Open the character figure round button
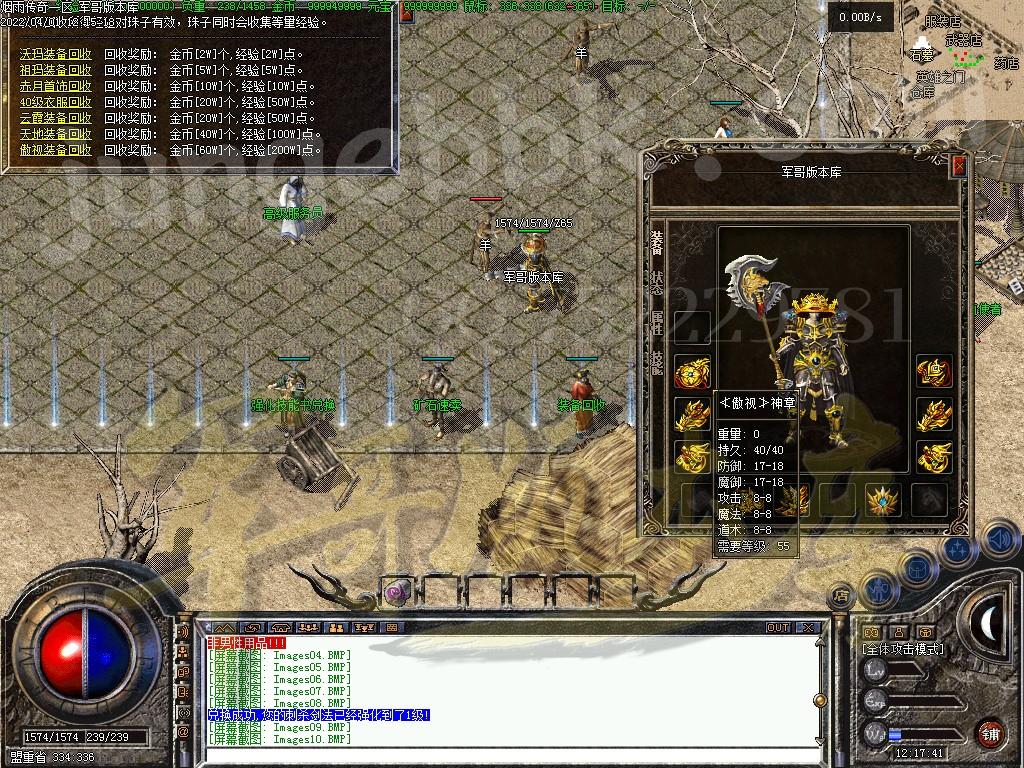1024x768 pixels. [x=877, y=591]
